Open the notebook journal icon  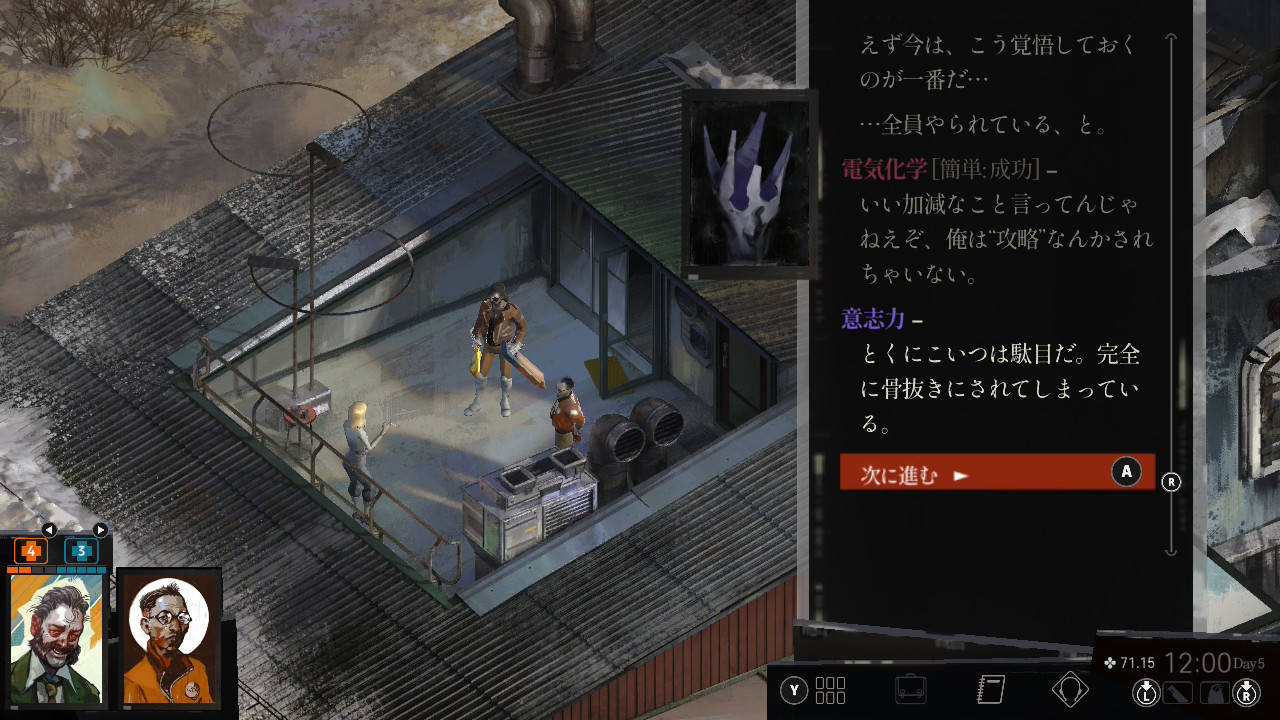[991, 690]
